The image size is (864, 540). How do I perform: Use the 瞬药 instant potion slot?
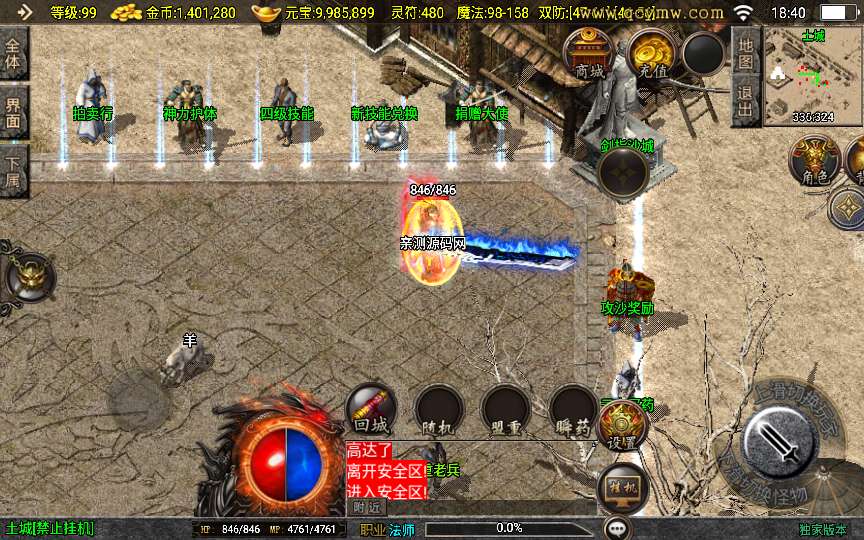point(573,409)
